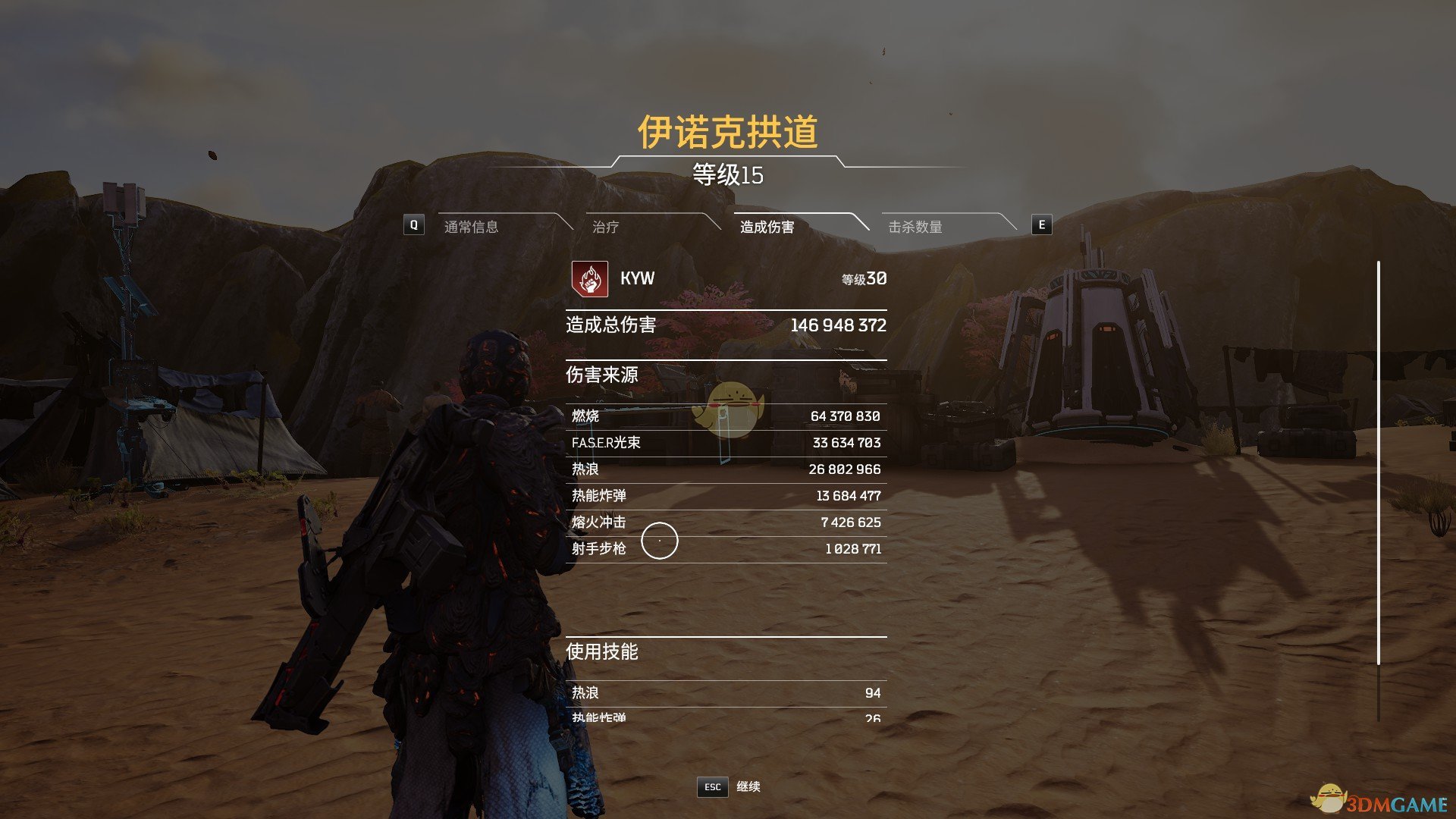Click the vertical scrollbar on the stats panel
This screenshot has height=819, width=1456.
1378,463
